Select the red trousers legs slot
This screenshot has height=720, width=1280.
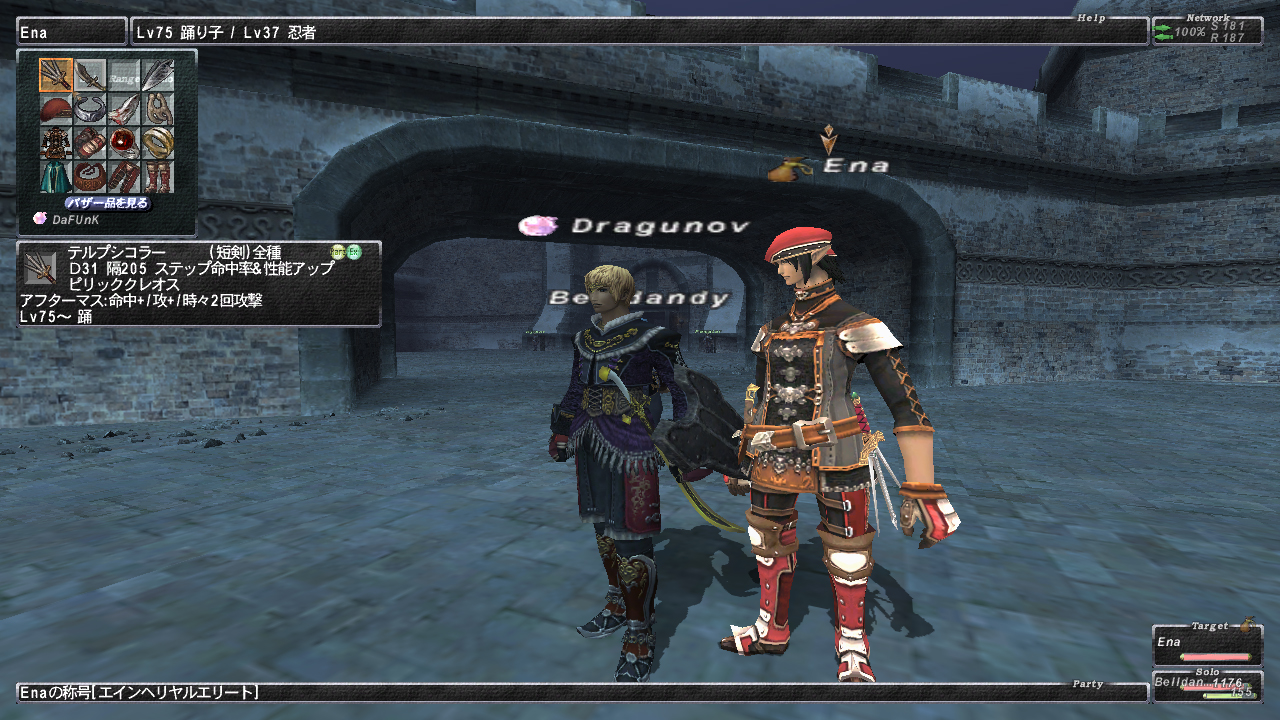click(x=124, y=177)
